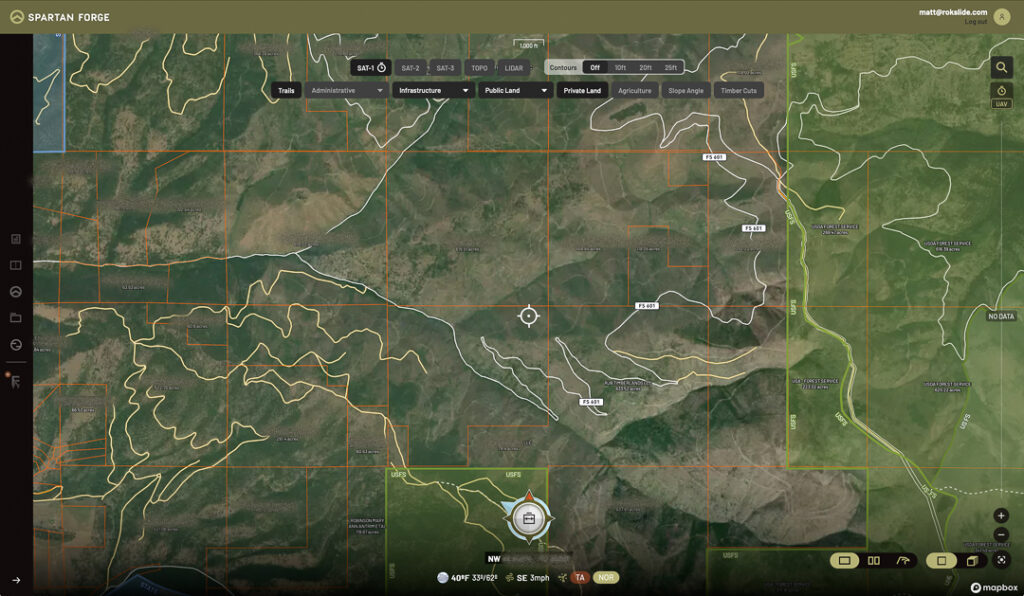
Task: Activate the UAV button
Action: tap(1001, 103)
